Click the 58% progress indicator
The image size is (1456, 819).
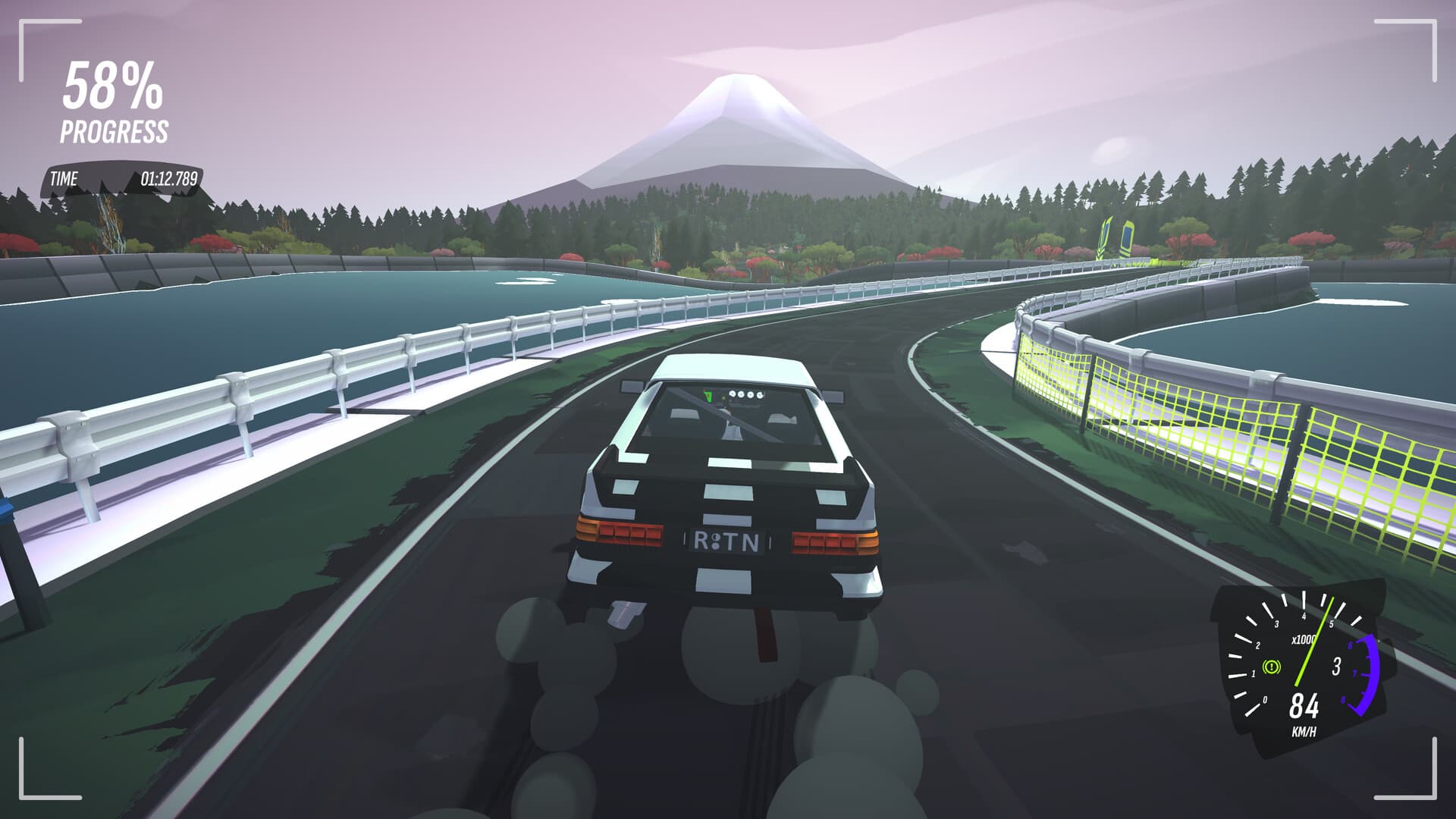(112, 91)
